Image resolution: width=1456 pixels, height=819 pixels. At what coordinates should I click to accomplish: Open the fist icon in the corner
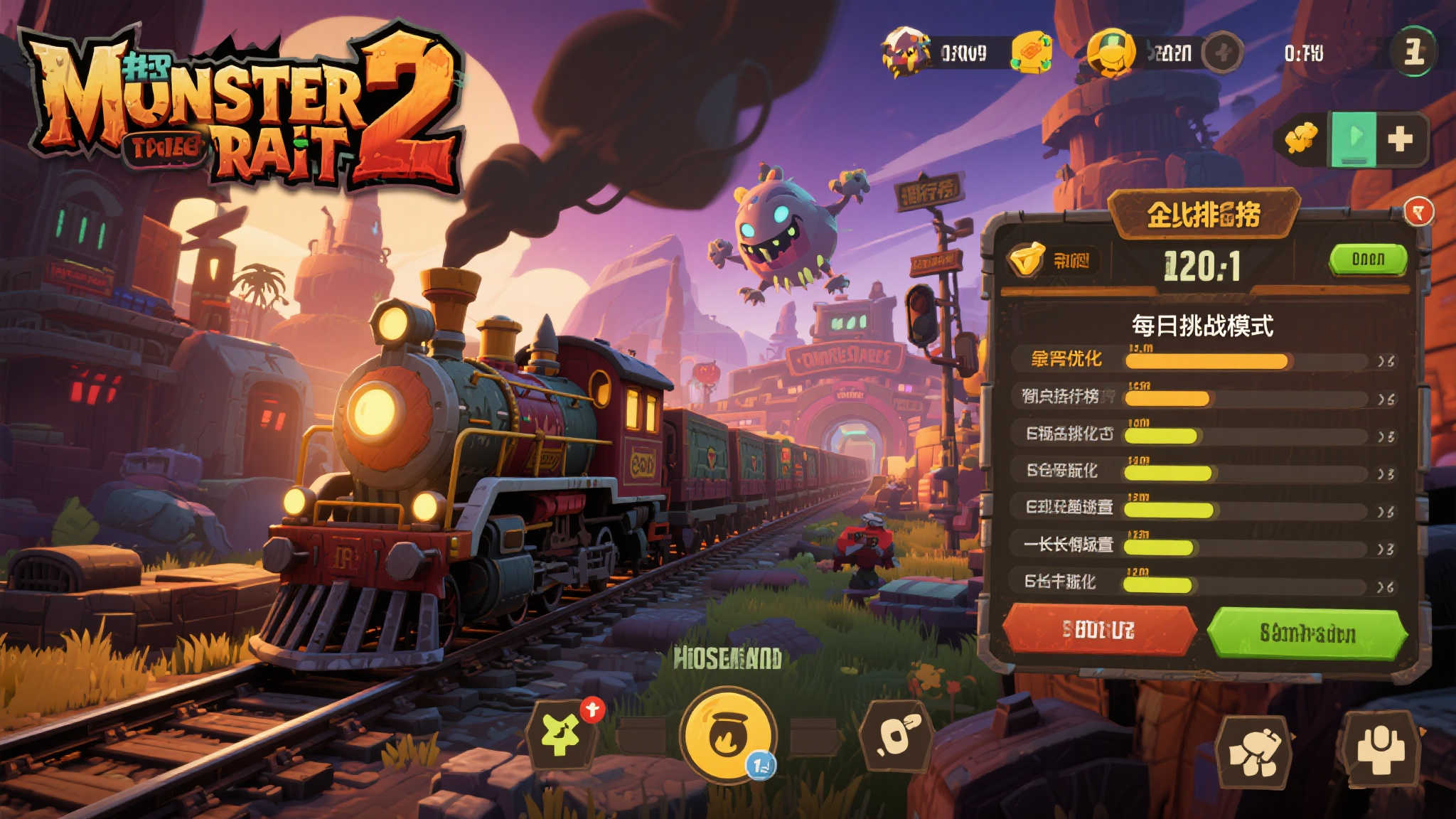1255,752
